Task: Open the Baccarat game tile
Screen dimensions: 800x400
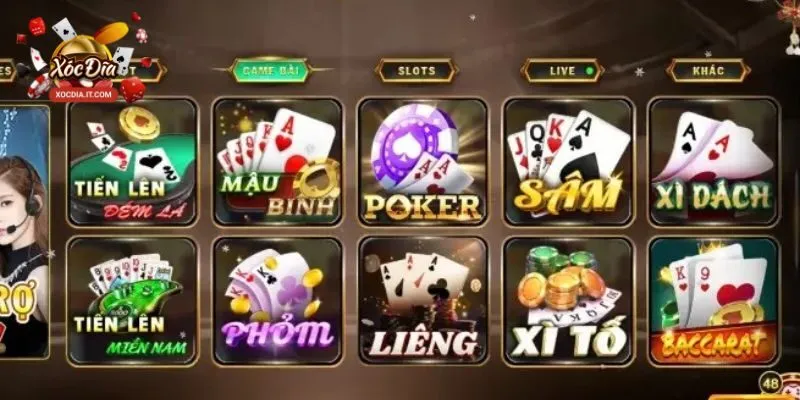Action: (713, 300)
